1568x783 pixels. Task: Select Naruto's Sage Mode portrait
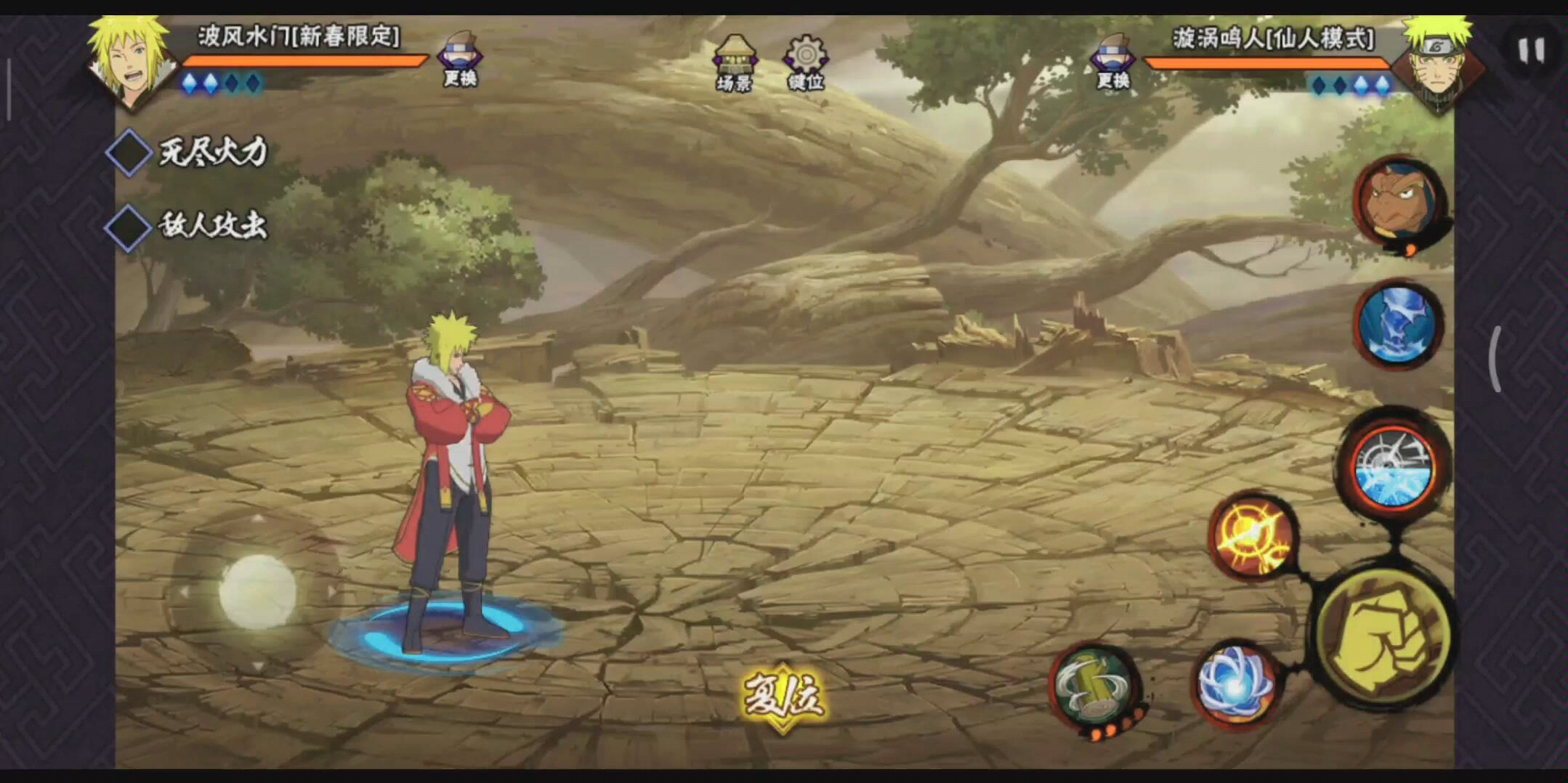[x=1436, y=64]
